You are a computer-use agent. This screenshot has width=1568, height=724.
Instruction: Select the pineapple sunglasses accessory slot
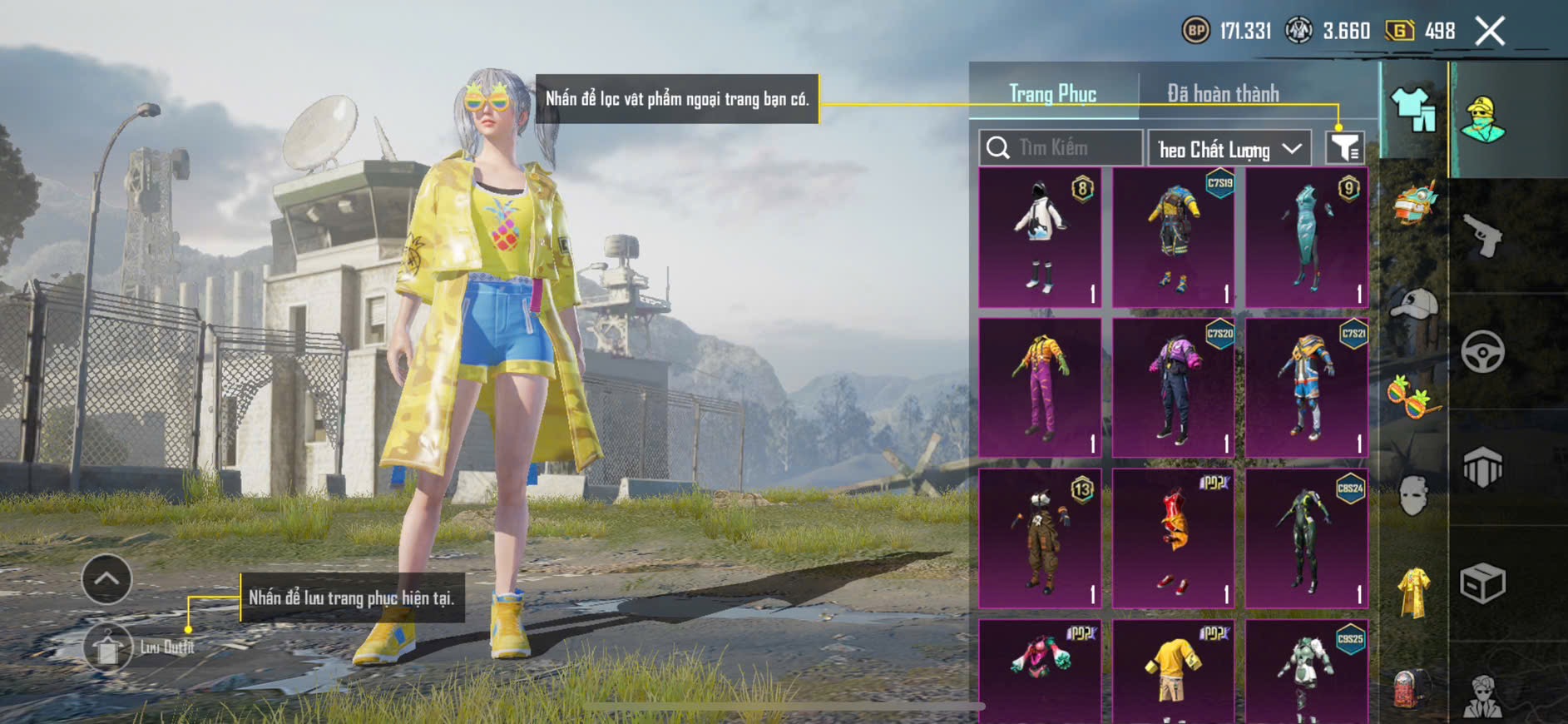coord(1413,398)
